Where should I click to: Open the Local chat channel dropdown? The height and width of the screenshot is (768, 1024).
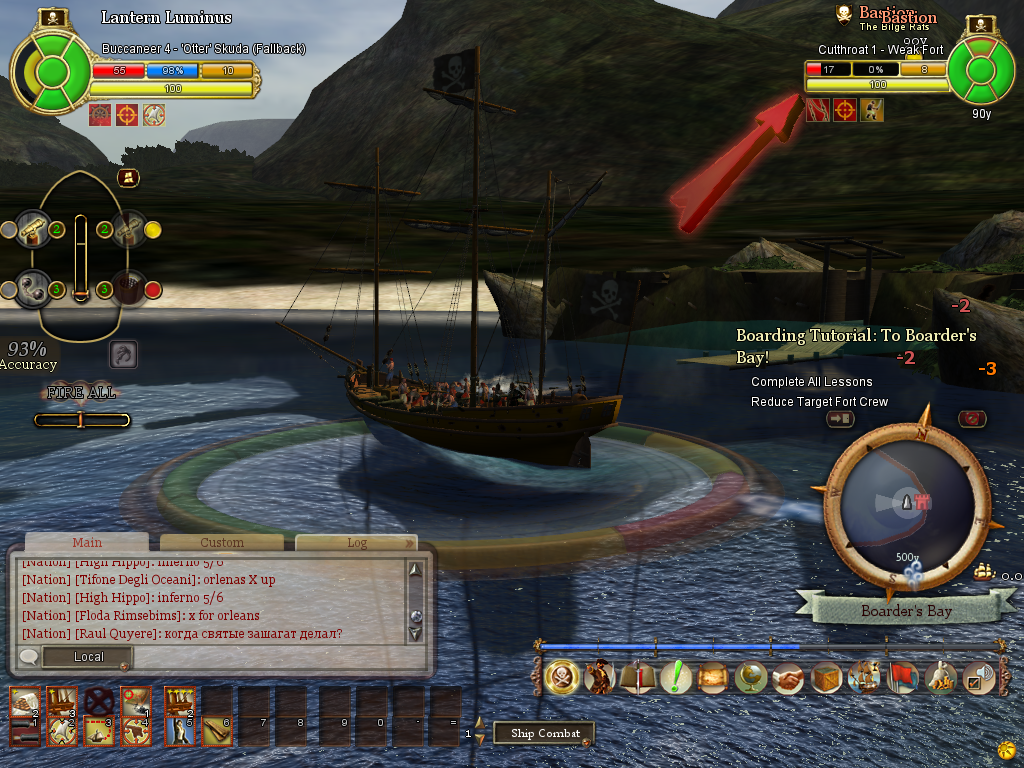coord(88,657)
